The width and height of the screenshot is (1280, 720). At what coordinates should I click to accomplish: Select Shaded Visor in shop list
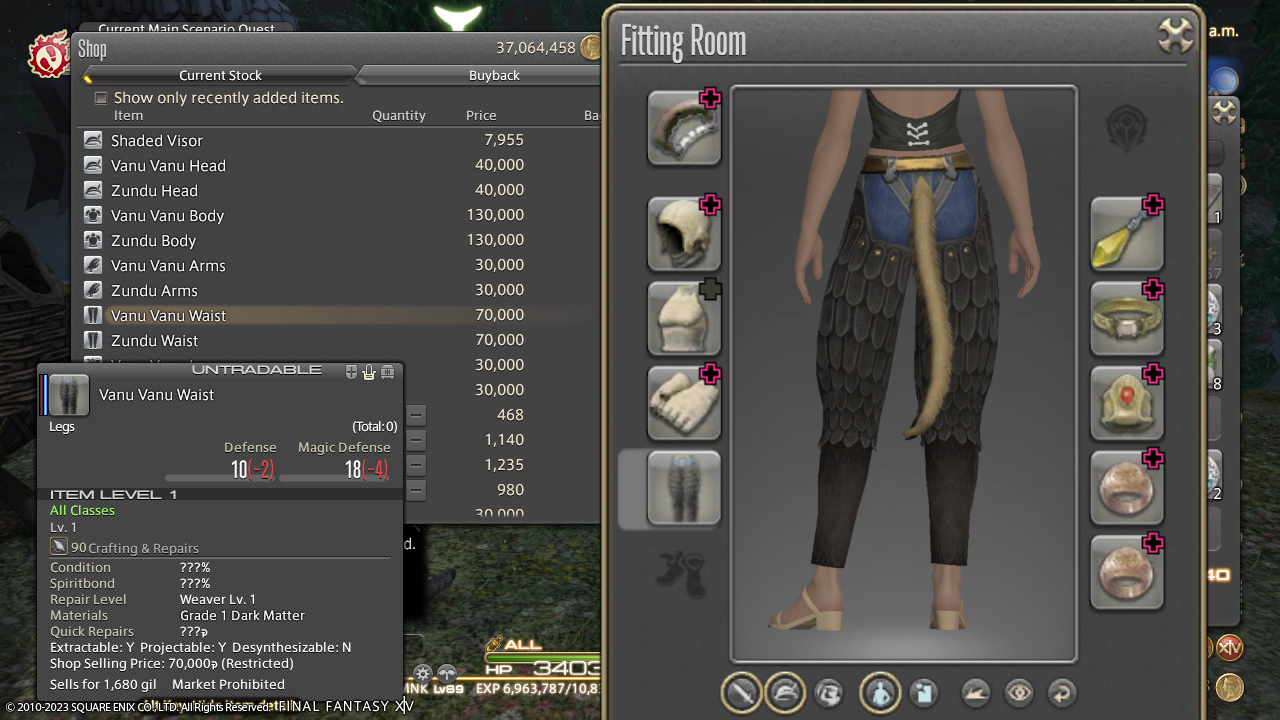coord(157,141)
